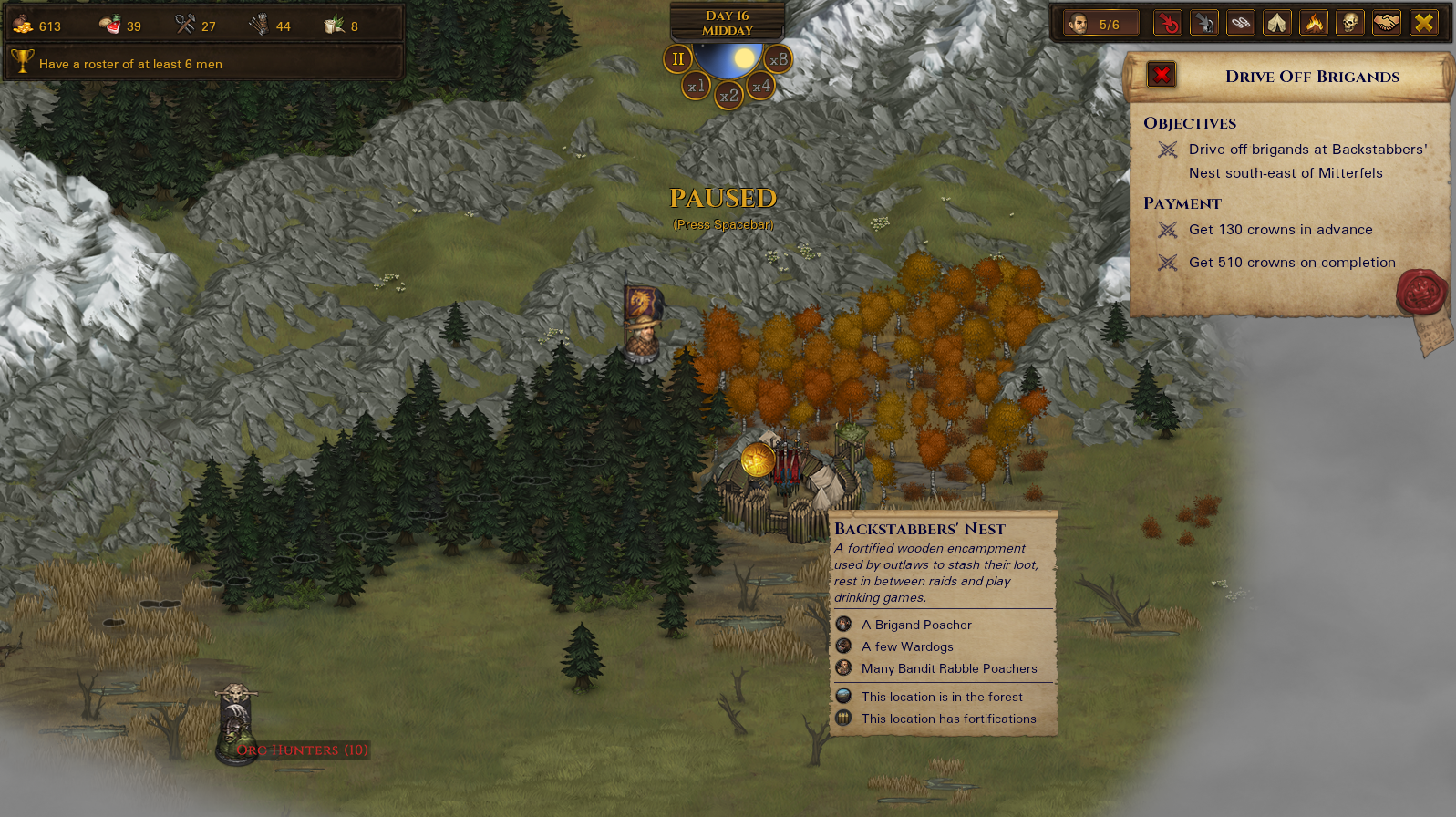Close the Drive Off Brigands contract panel
The image size is (1456, 817).
pyautogui.click(x=1160, y=75)
